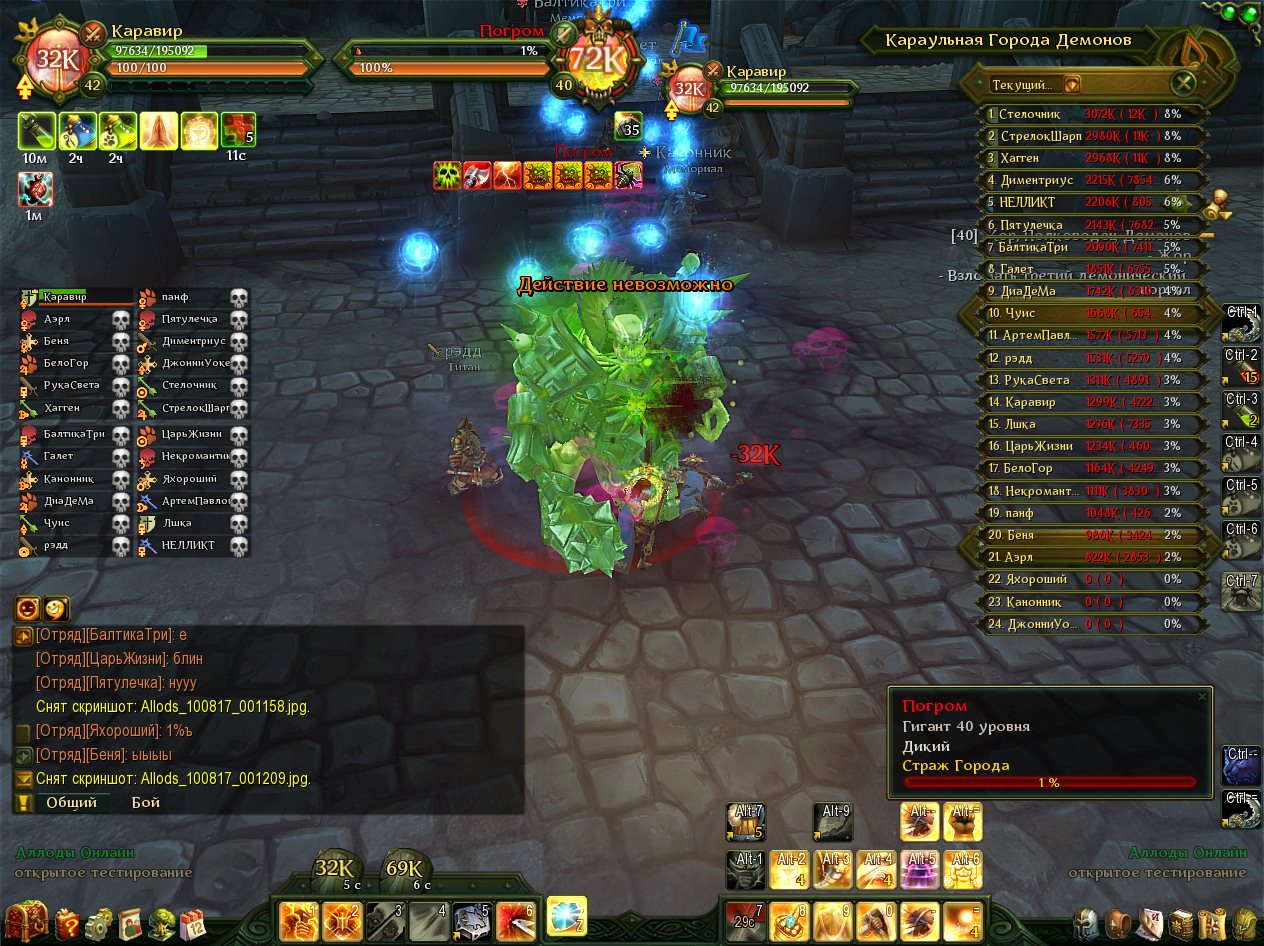This screenshot has width=1264, height=946.
Task: Click the Погром target boss portrait
Action: (598, 60)
